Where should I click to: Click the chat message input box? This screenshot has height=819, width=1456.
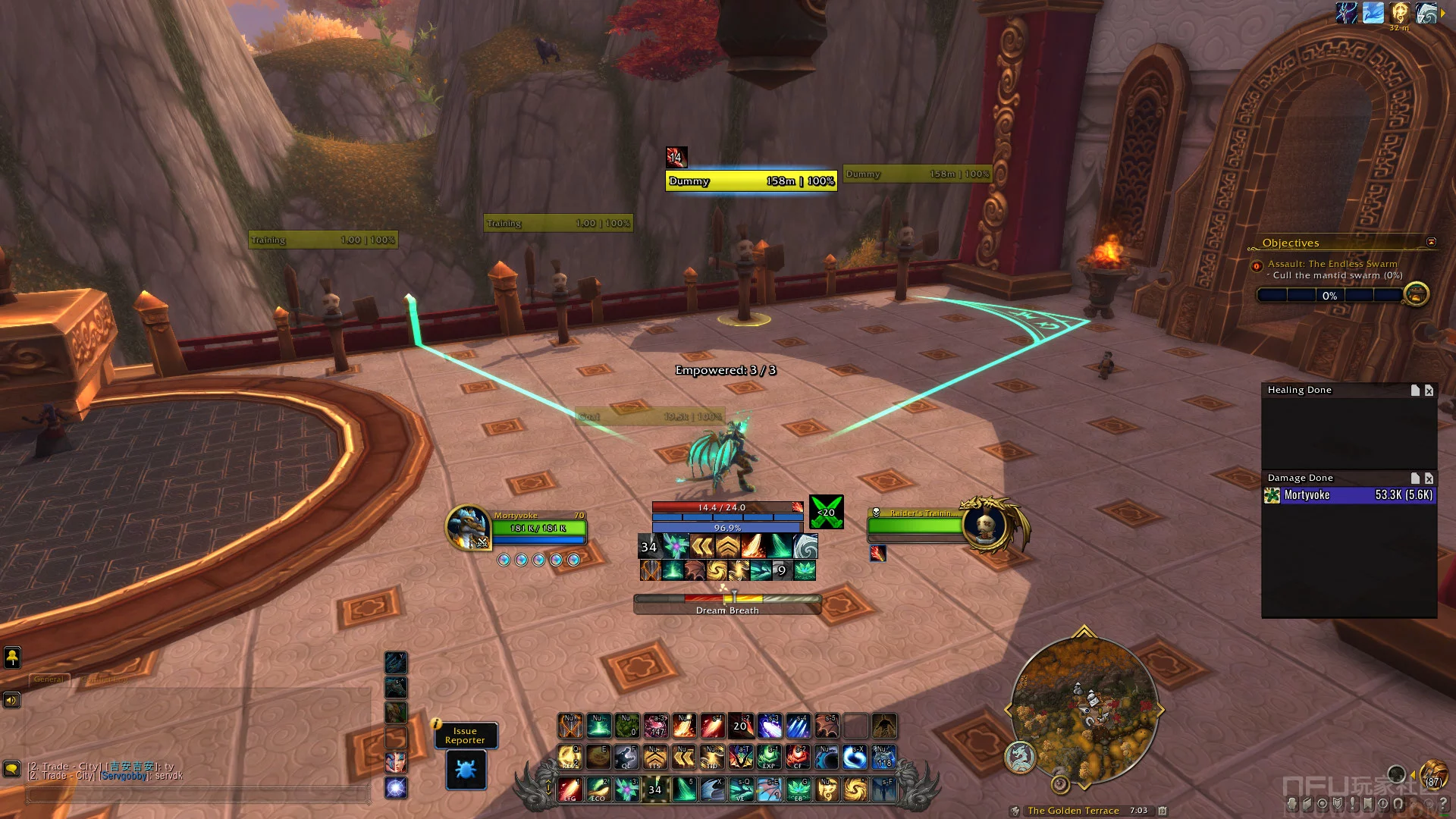[197, 794]
